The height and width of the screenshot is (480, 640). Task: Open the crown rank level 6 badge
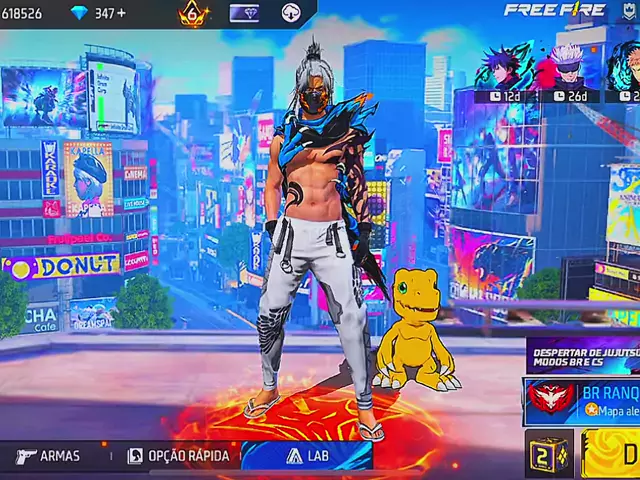click(x=193, y=14)
